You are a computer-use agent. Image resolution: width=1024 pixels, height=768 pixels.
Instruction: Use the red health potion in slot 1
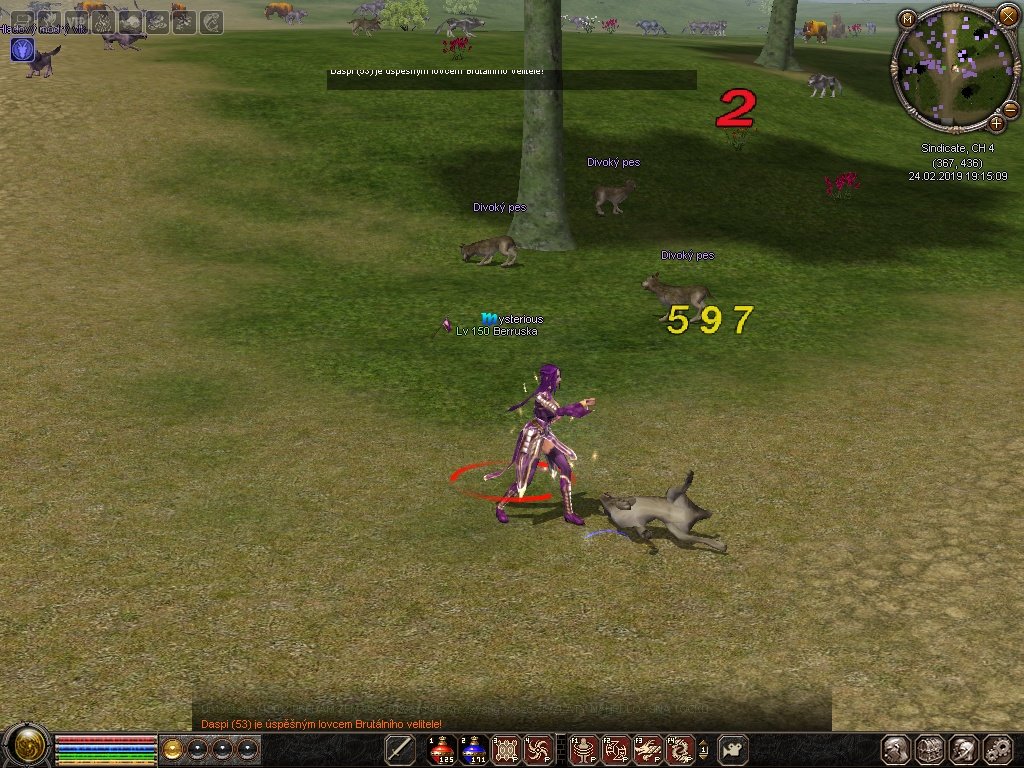pyautogui.click(x=442, y=749)
